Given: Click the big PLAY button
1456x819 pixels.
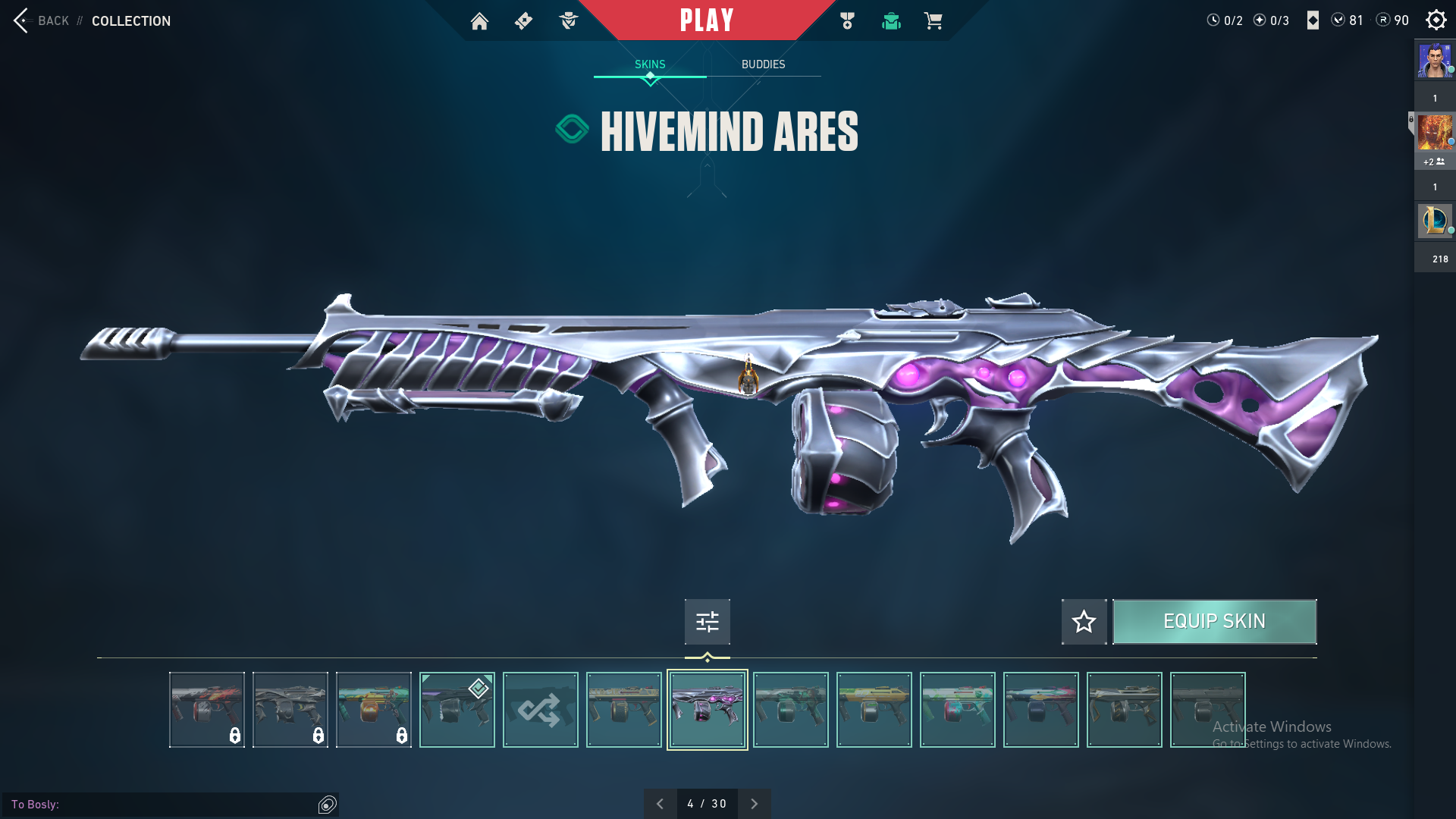Looking at the screenshot, I should (706, 20).
